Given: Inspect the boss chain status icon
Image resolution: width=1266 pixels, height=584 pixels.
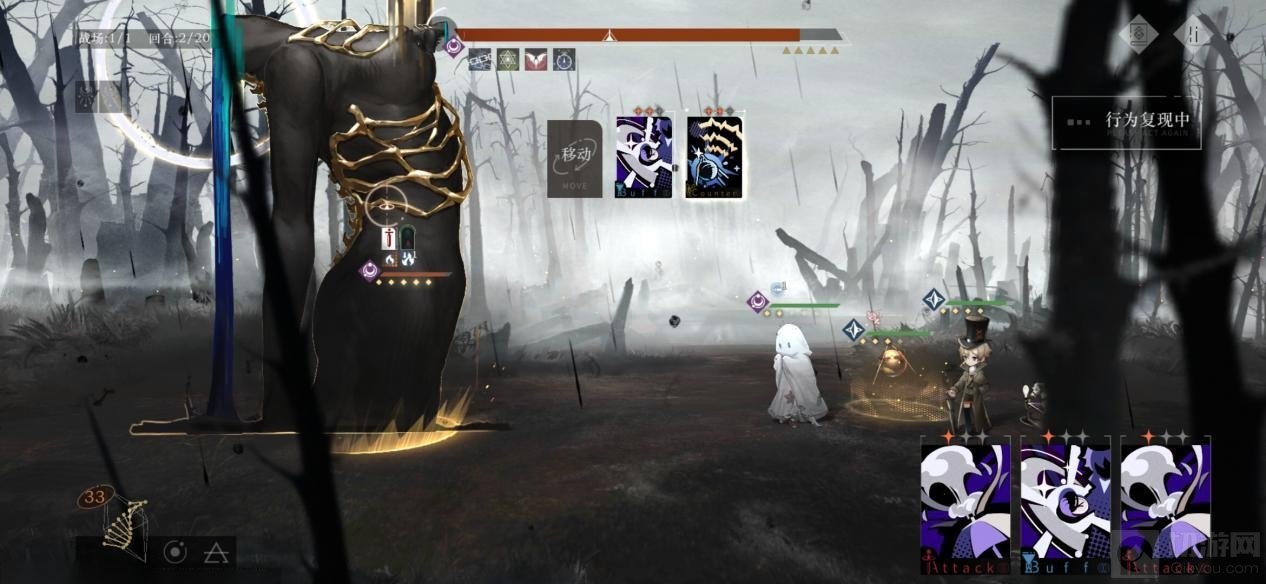Looking at the screenshot, I should tap(480, 60).
